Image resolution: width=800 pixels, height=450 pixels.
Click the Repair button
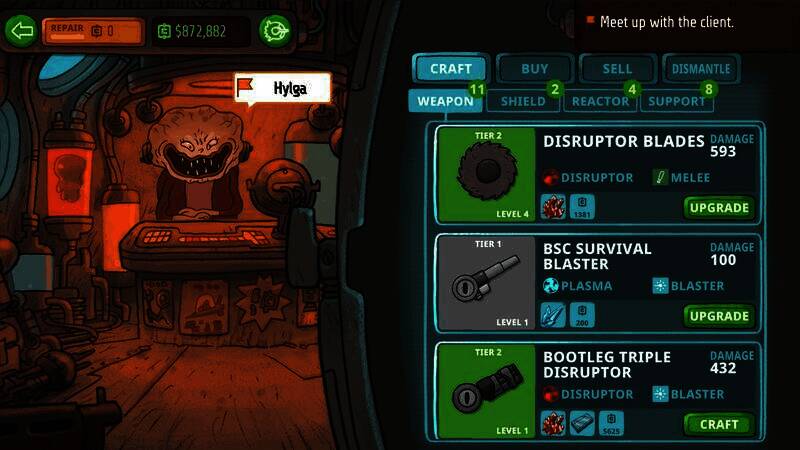tap(93, 30)
